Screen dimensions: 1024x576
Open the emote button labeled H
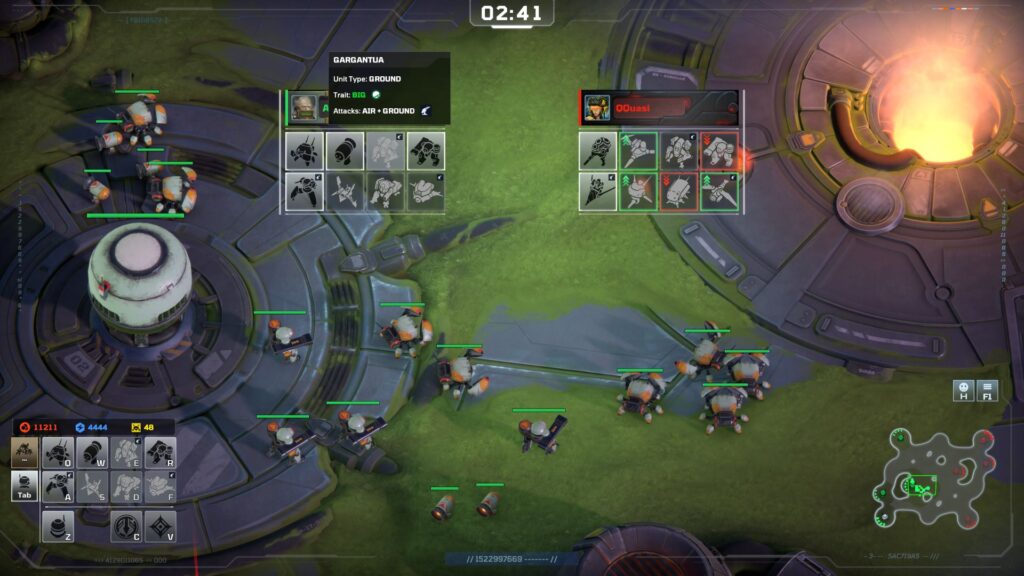click(963, 390)
